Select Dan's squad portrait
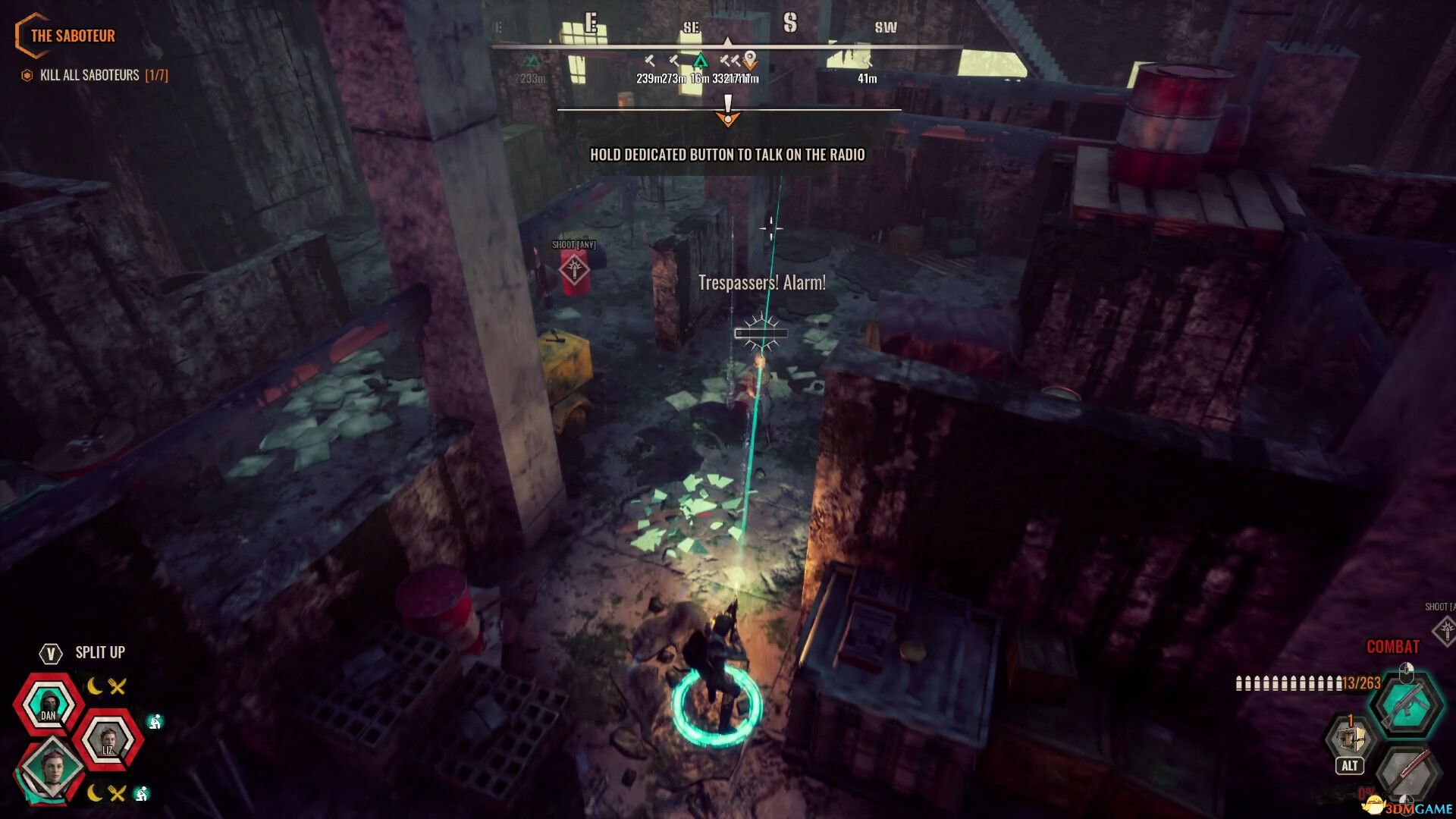 (49, 705)
